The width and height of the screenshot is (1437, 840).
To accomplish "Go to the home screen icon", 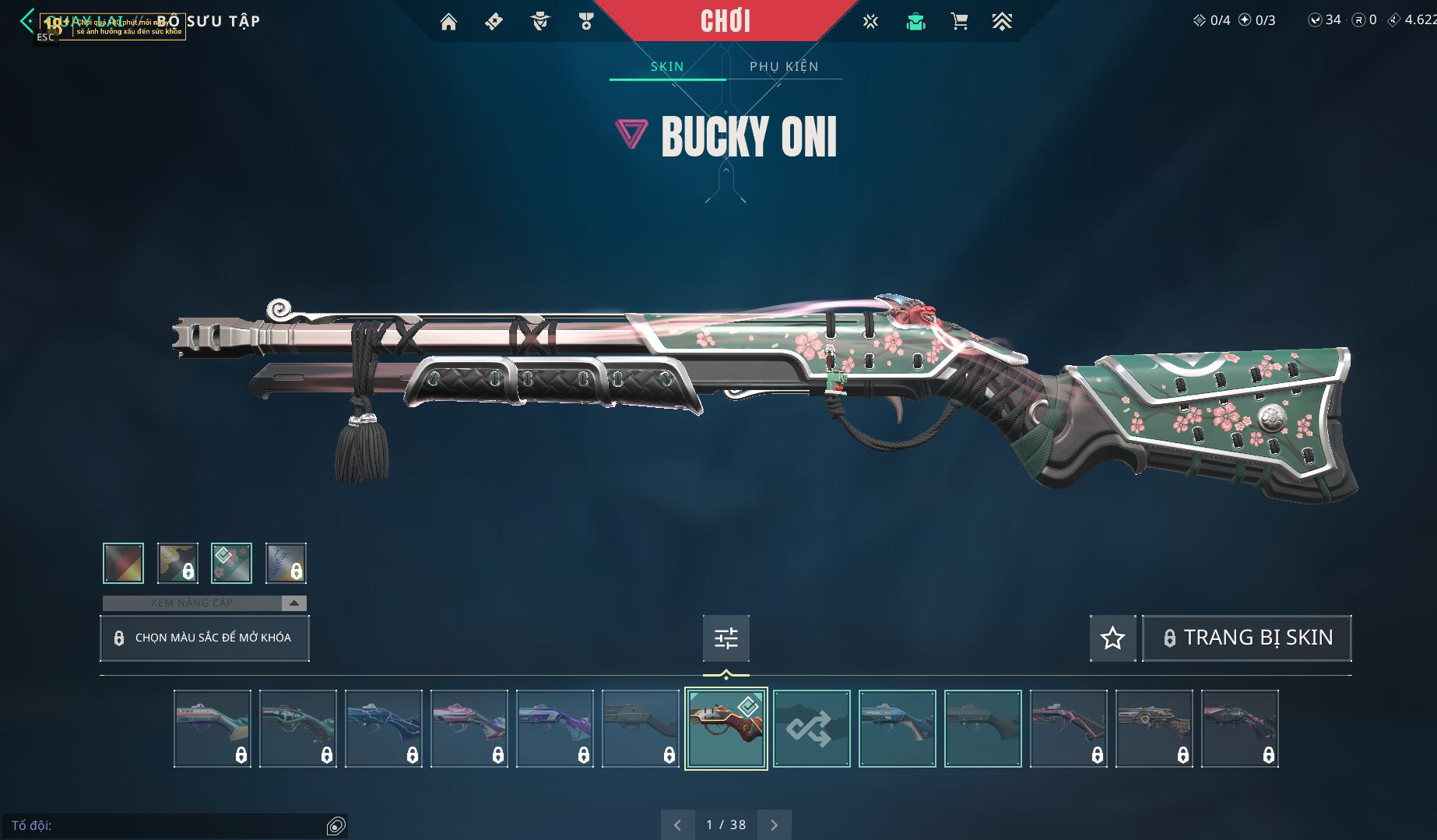I will point(448,22).
